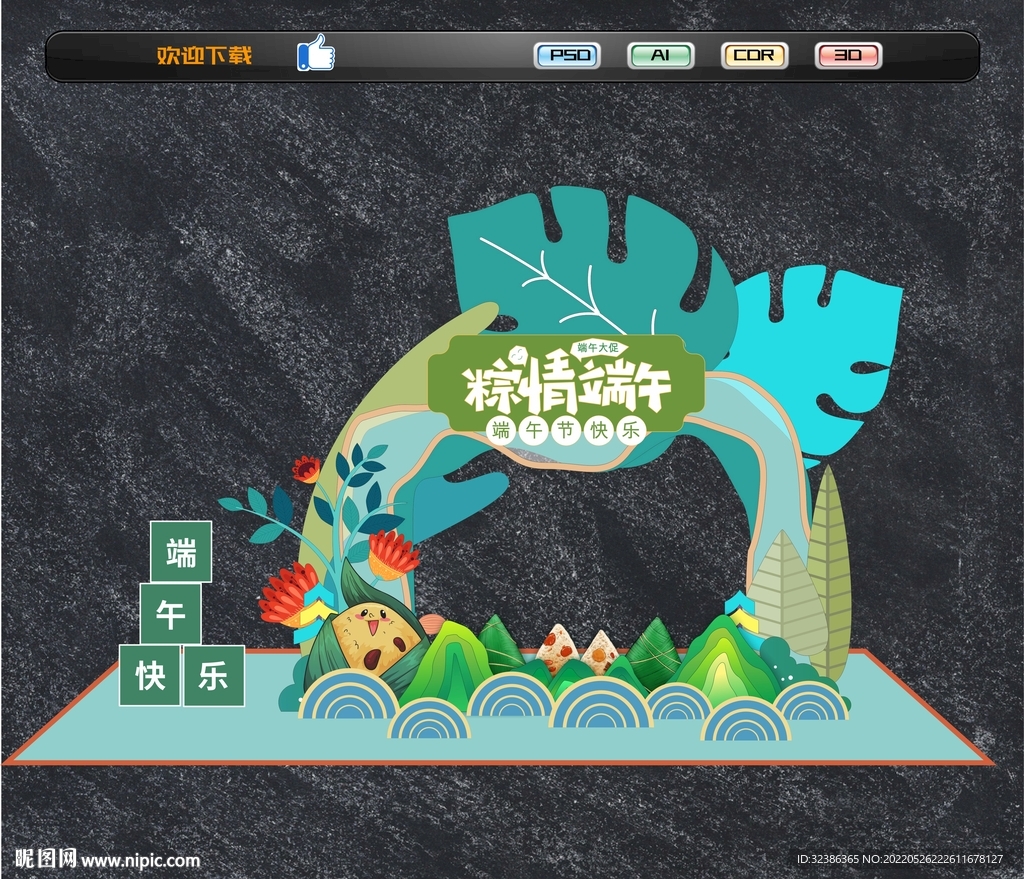This screenshot has height=879, width=1024.
Task: Click the PSD format button
Action: (x=567, y=55)
